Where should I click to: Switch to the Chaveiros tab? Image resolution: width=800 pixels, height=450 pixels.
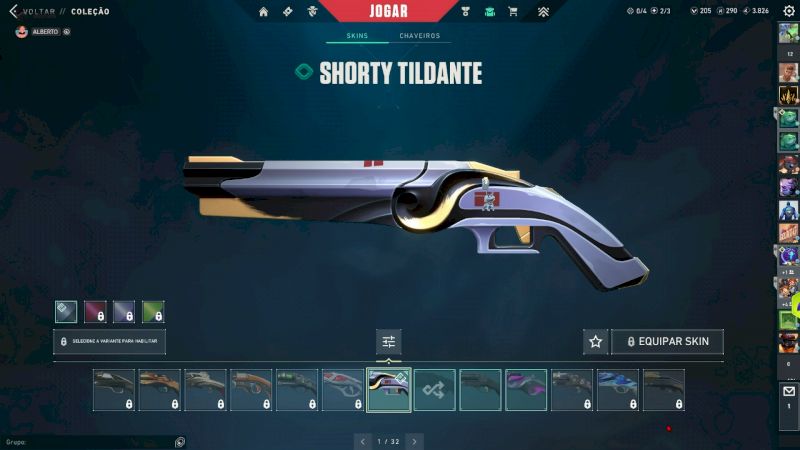pos(419,36)
